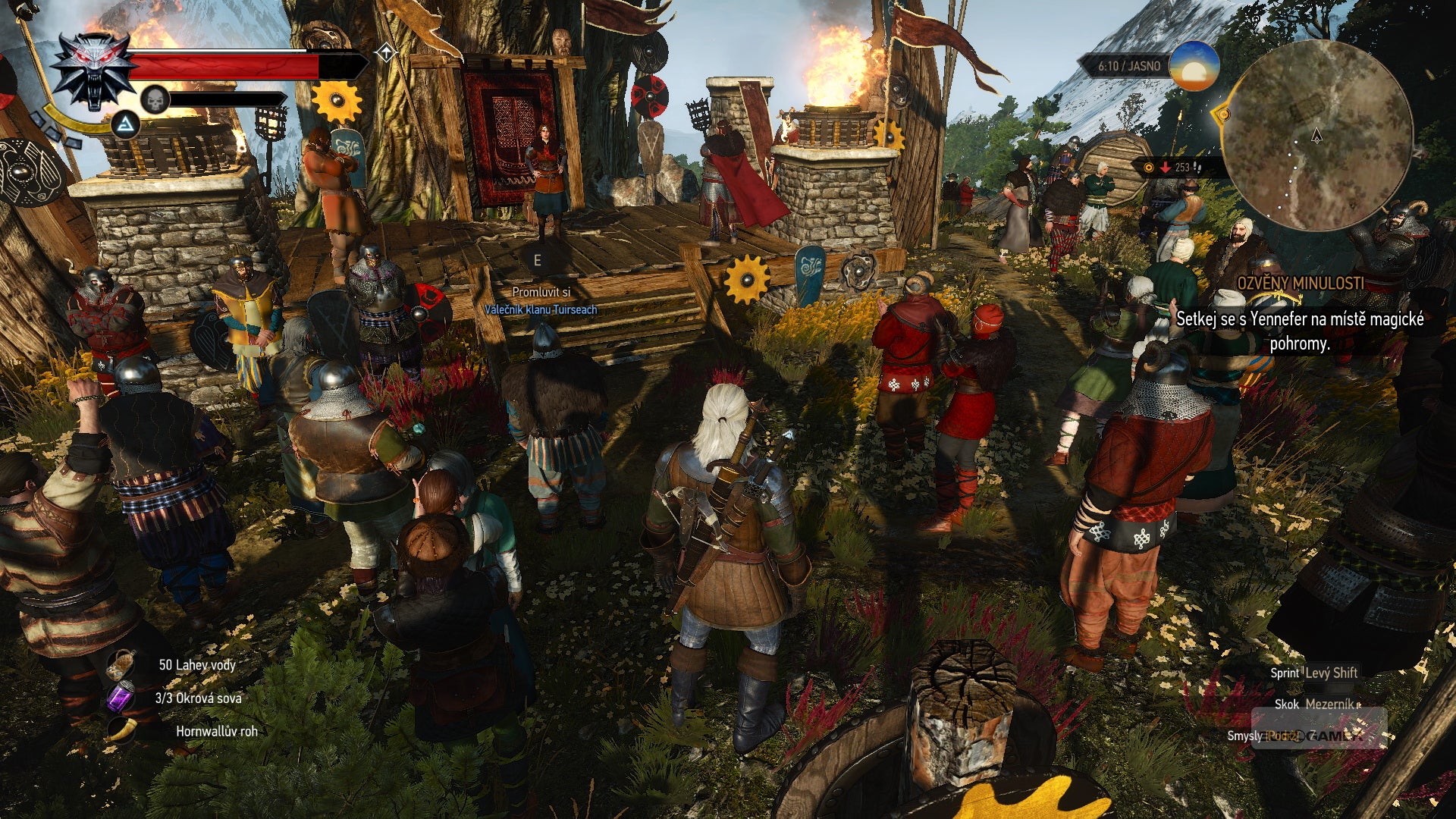Use the Lahev vody quick slot item

click(121, 665)
